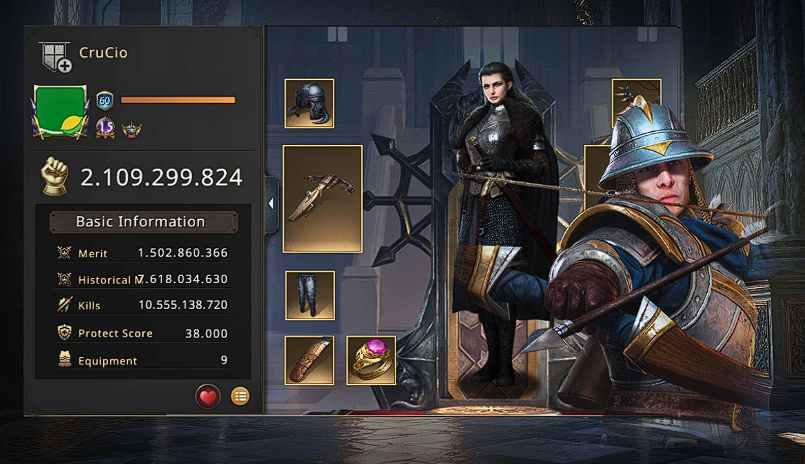Collapse the panel with the side arrow

coord(270,203)
